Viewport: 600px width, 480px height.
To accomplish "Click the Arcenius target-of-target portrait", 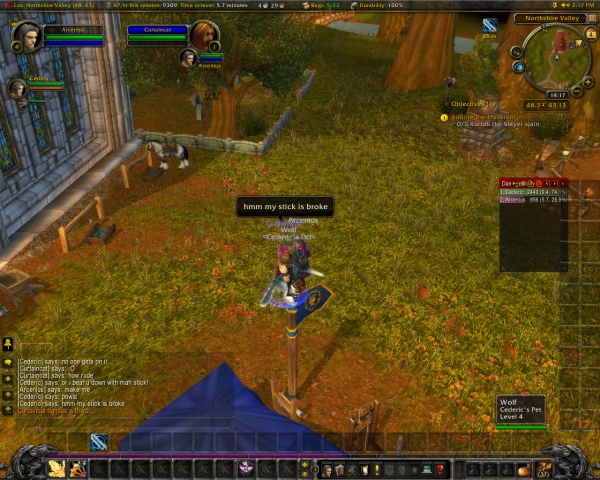I will 188,58.
